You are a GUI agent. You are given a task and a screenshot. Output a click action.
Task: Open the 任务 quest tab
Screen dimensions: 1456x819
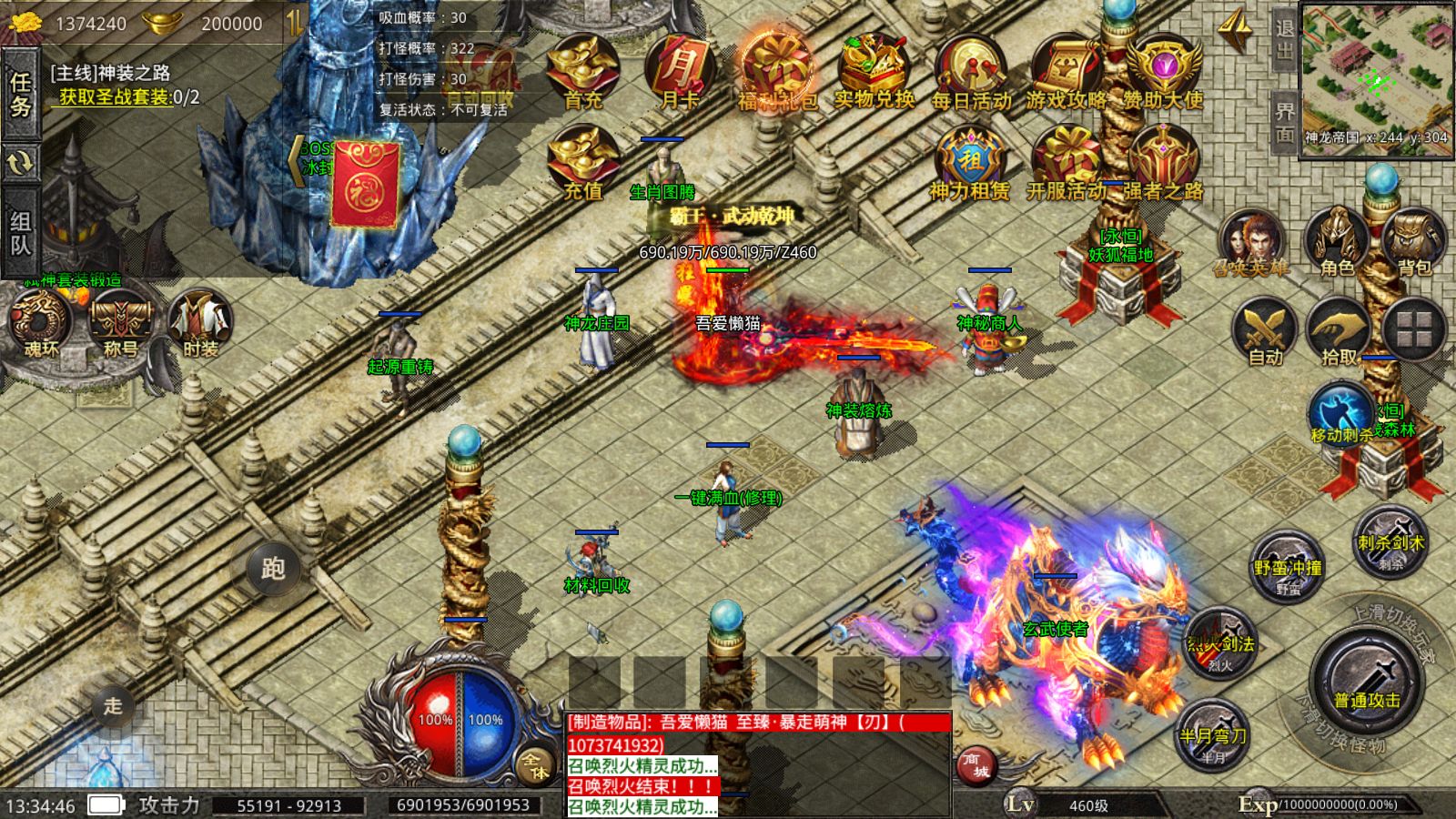pyautogui.click(x=20, y=95)
